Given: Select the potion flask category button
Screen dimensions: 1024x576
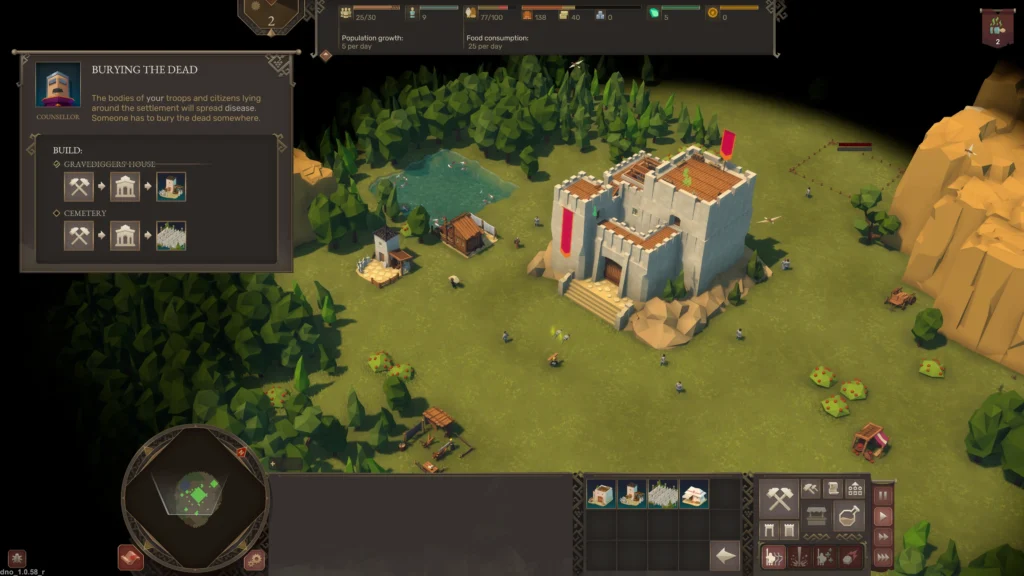Looking at the screenshot, I should [849, 517].
